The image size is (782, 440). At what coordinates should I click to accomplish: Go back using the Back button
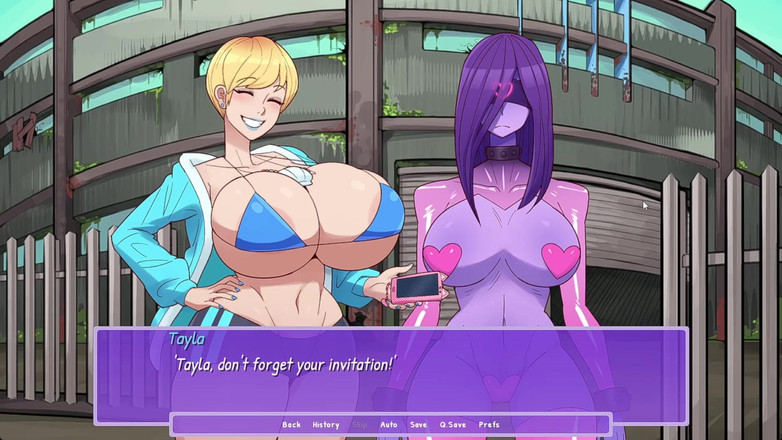[x=291, y=425]
